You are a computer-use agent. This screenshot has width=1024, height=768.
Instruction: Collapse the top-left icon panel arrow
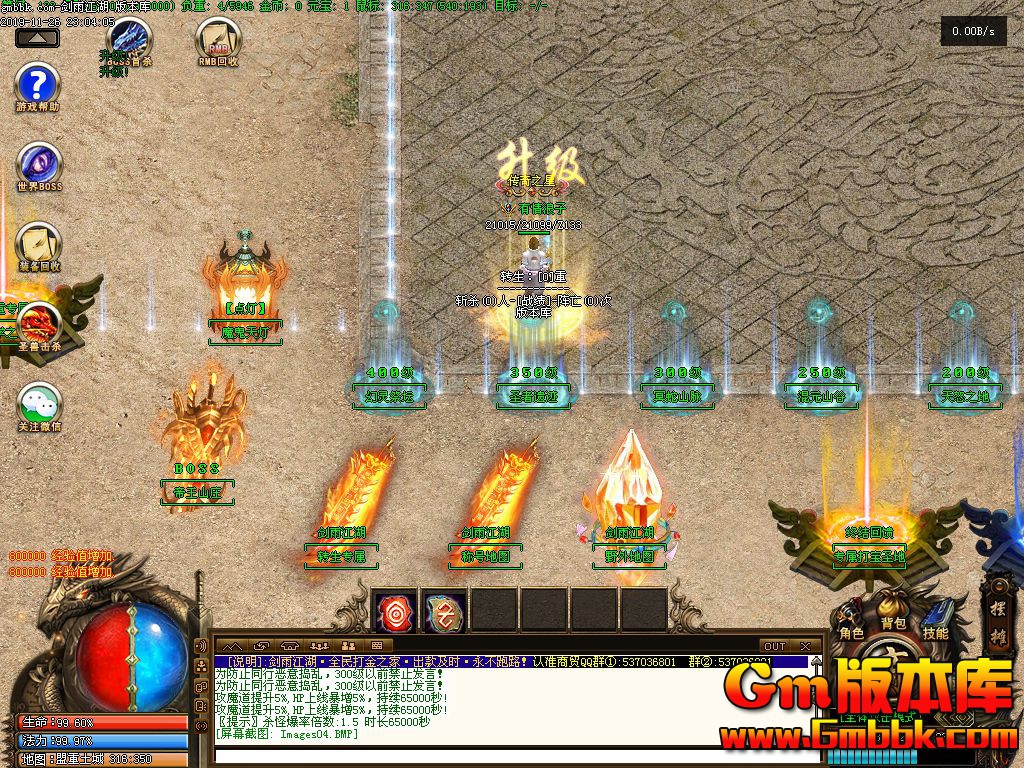pyautogui.click(x=37, y=38)
